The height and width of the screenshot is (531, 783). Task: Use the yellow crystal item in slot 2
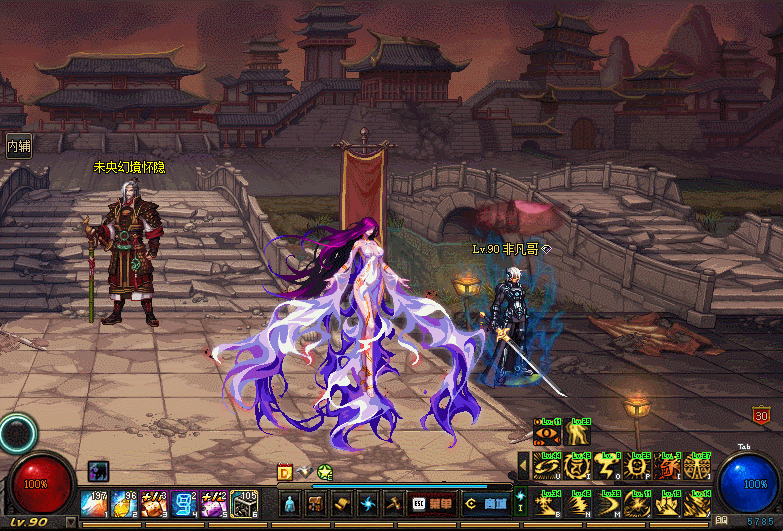(125, 504)
